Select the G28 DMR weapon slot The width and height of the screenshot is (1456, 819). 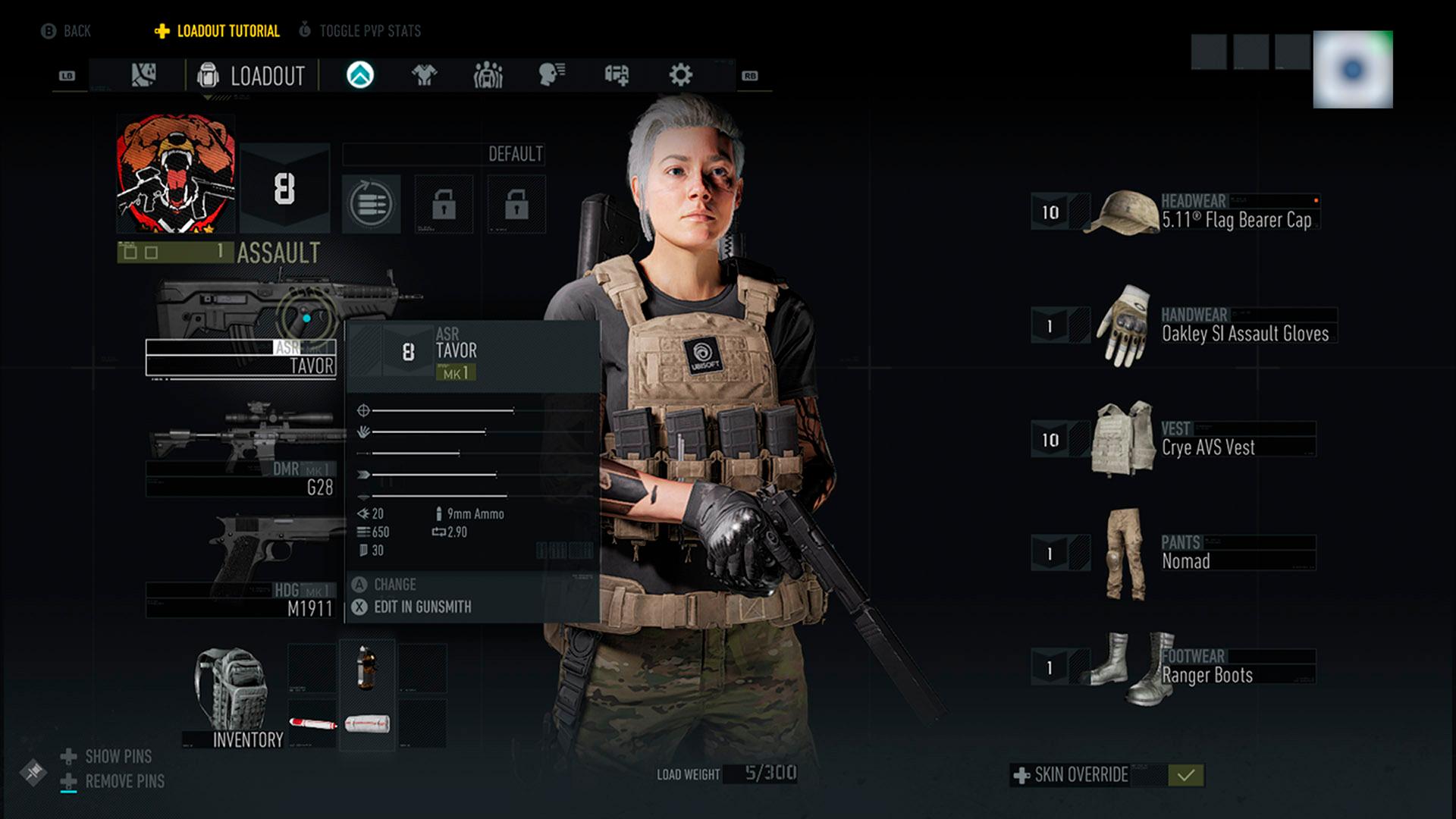coord(241,479)
